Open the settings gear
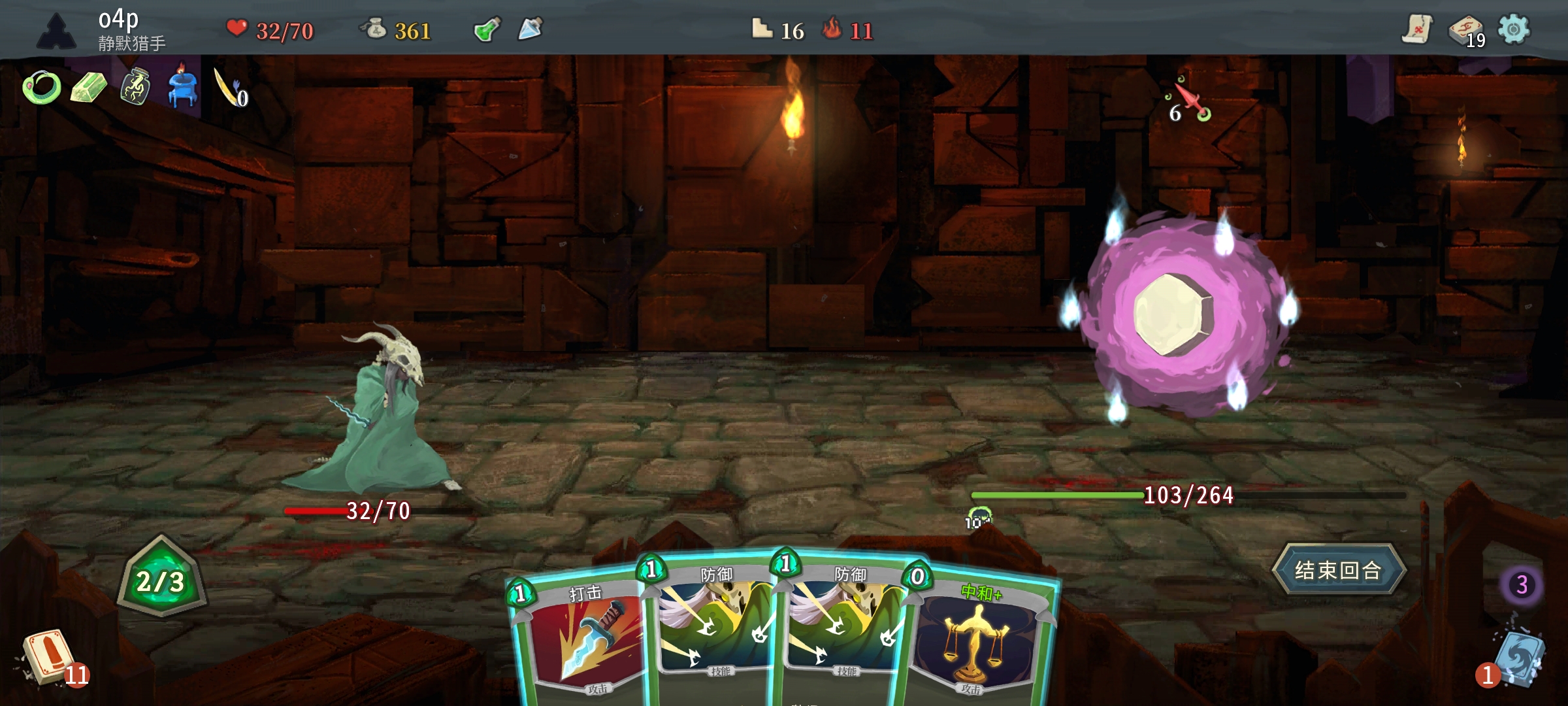1568x706 pixels. click(x=1513, y=29)
